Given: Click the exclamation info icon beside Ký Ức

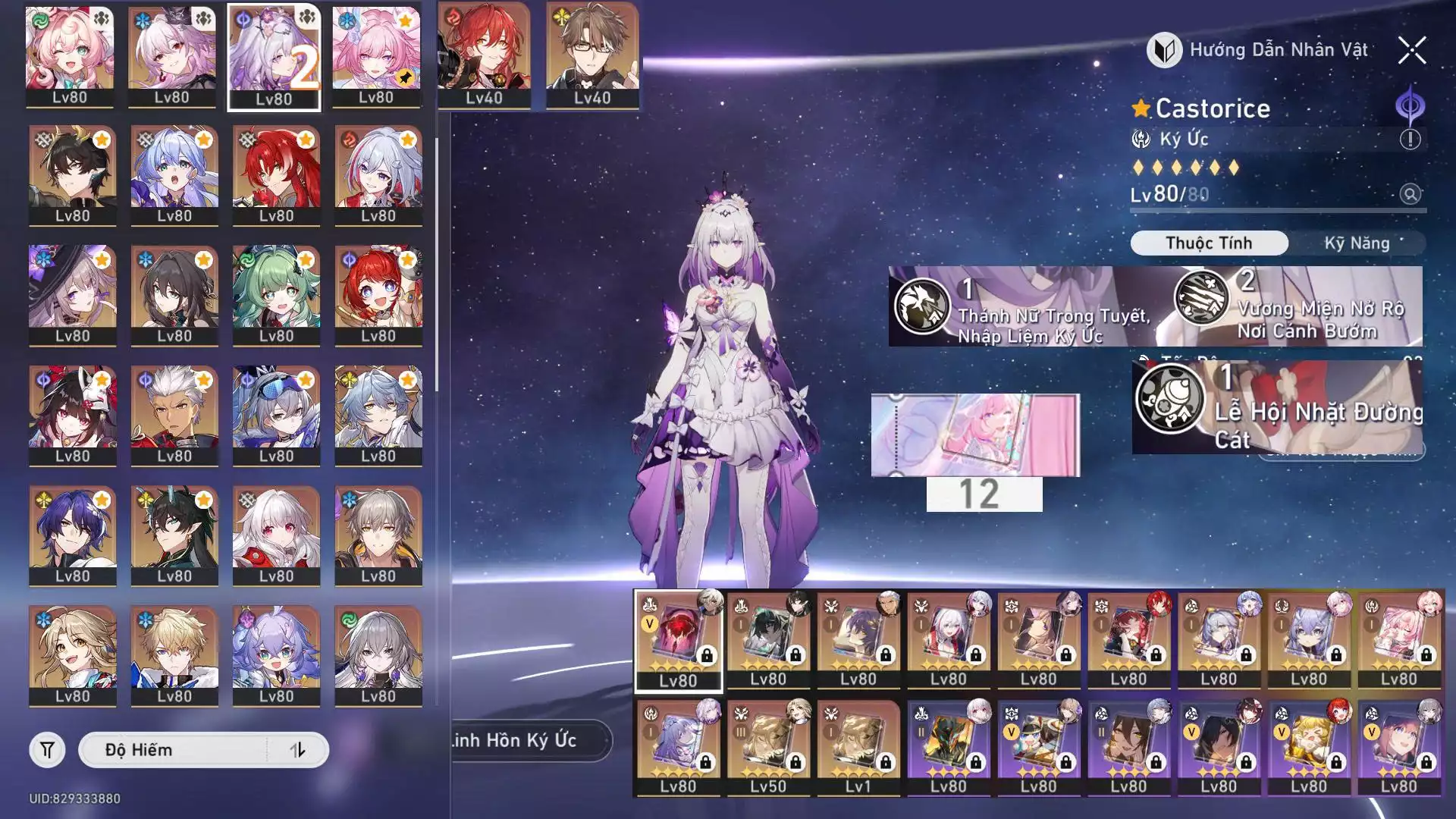Looking at the screenshot, I should point(1410,139).
